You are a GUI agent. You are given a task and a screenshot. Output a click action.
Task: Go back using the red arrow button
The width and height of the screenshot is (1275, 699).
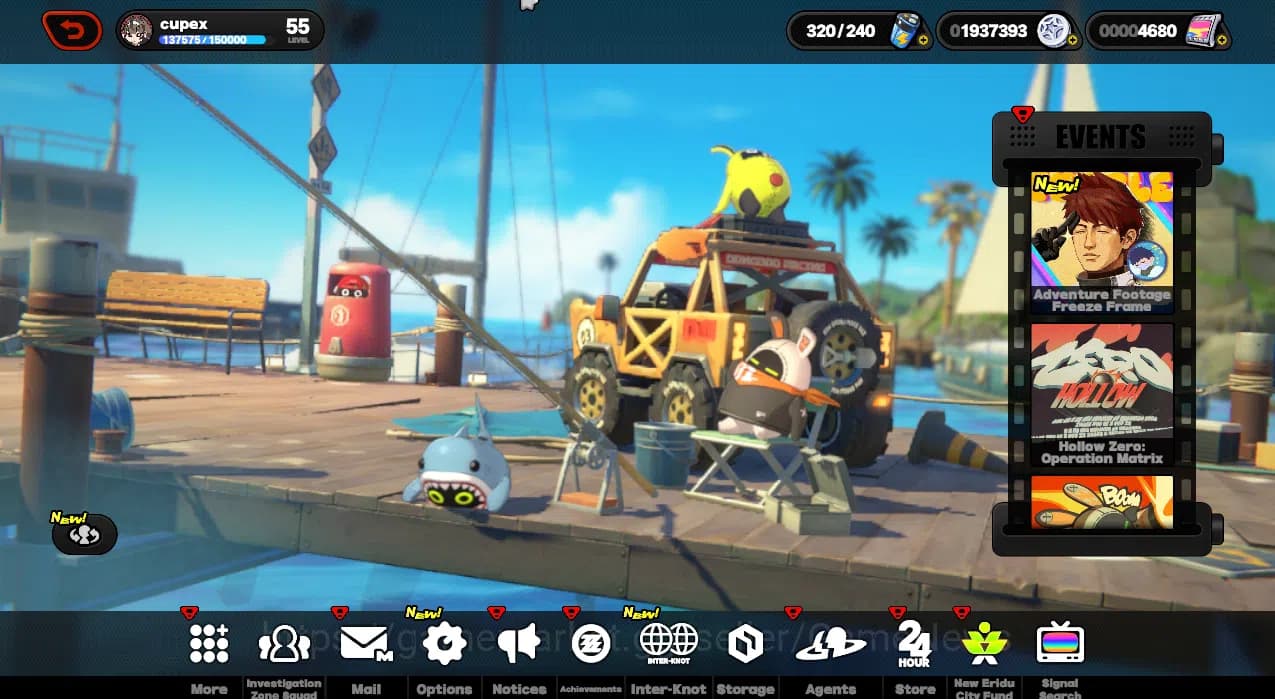point(72,31)
